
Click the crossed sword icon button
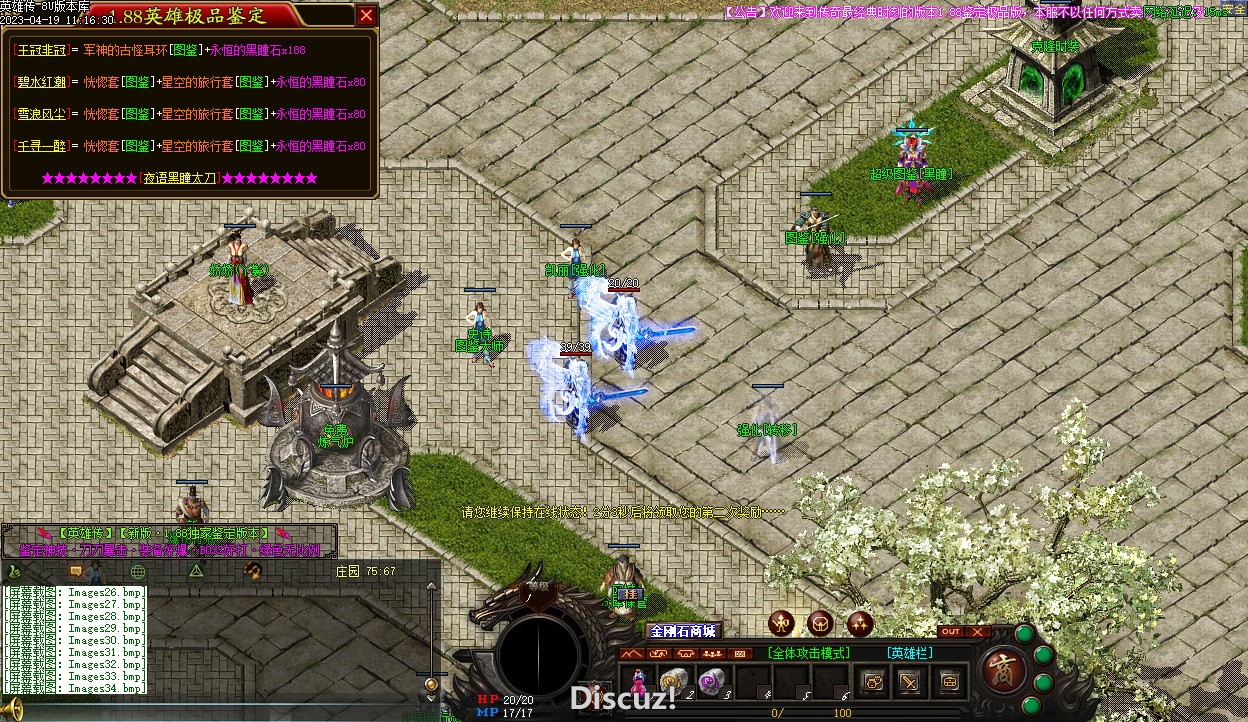click(x=909, y=682)
